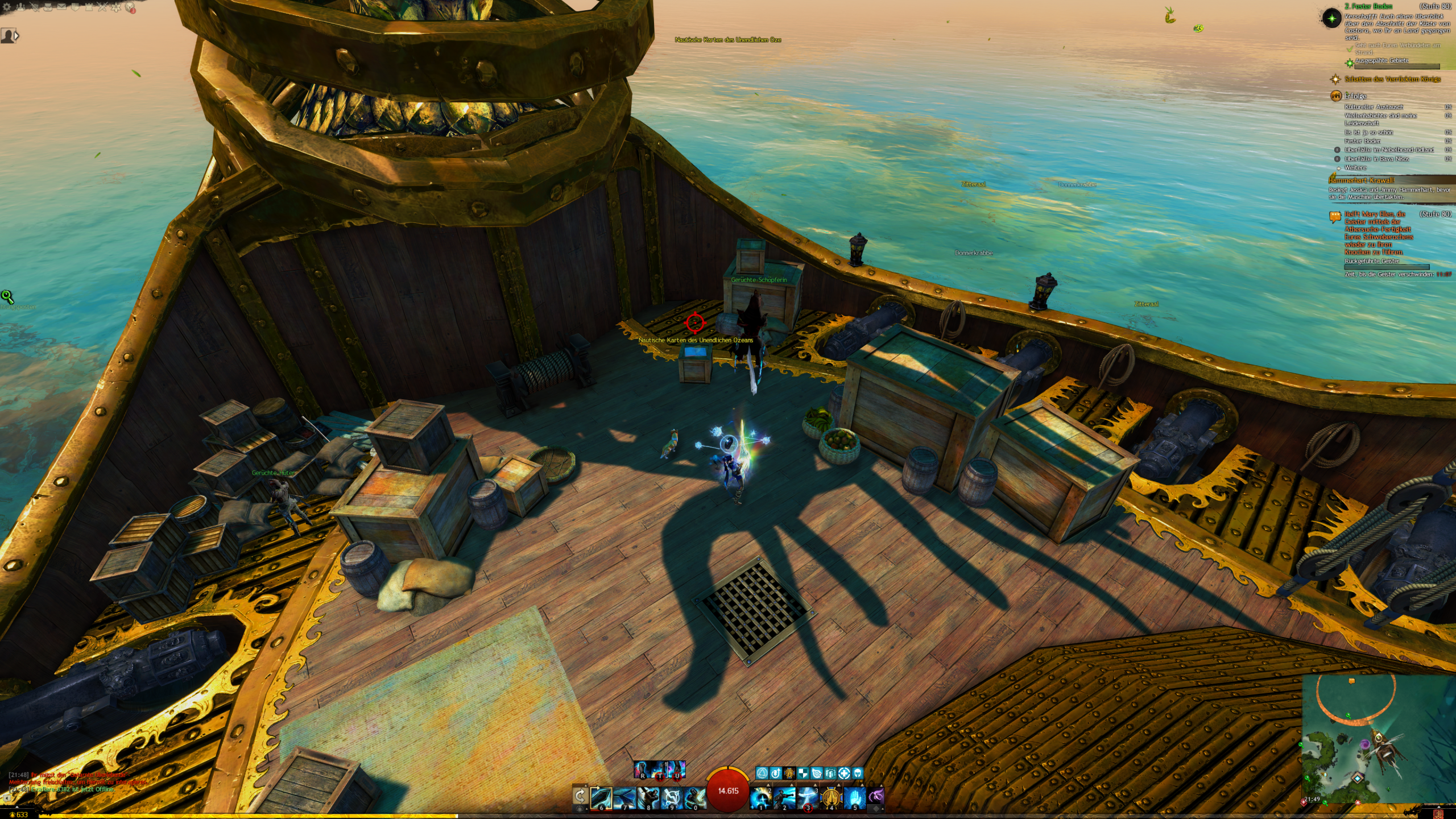Open the mail envelope icon

point(61,7)
